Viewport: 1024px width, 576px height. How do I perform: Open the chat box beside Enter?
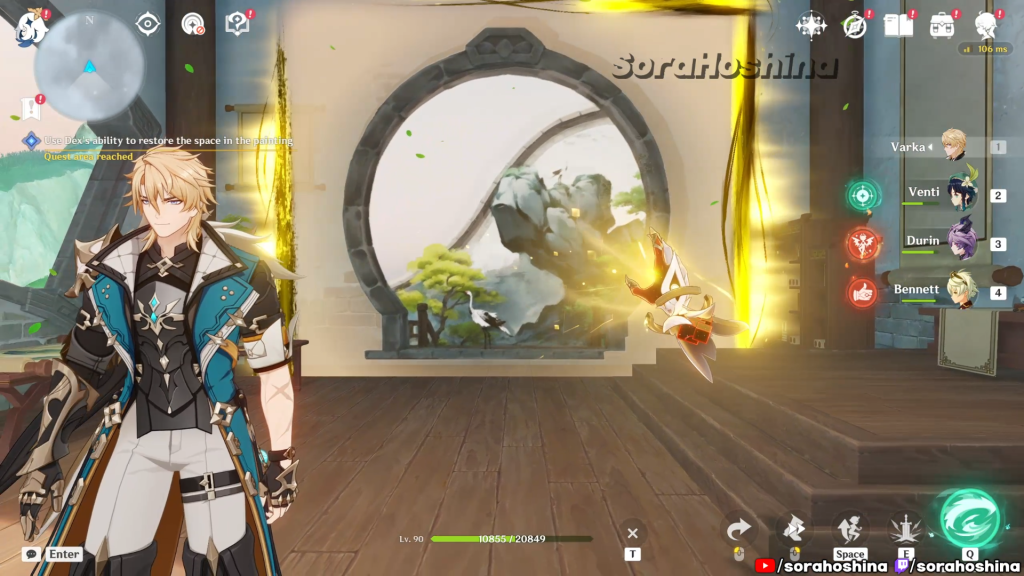point(31,553)
